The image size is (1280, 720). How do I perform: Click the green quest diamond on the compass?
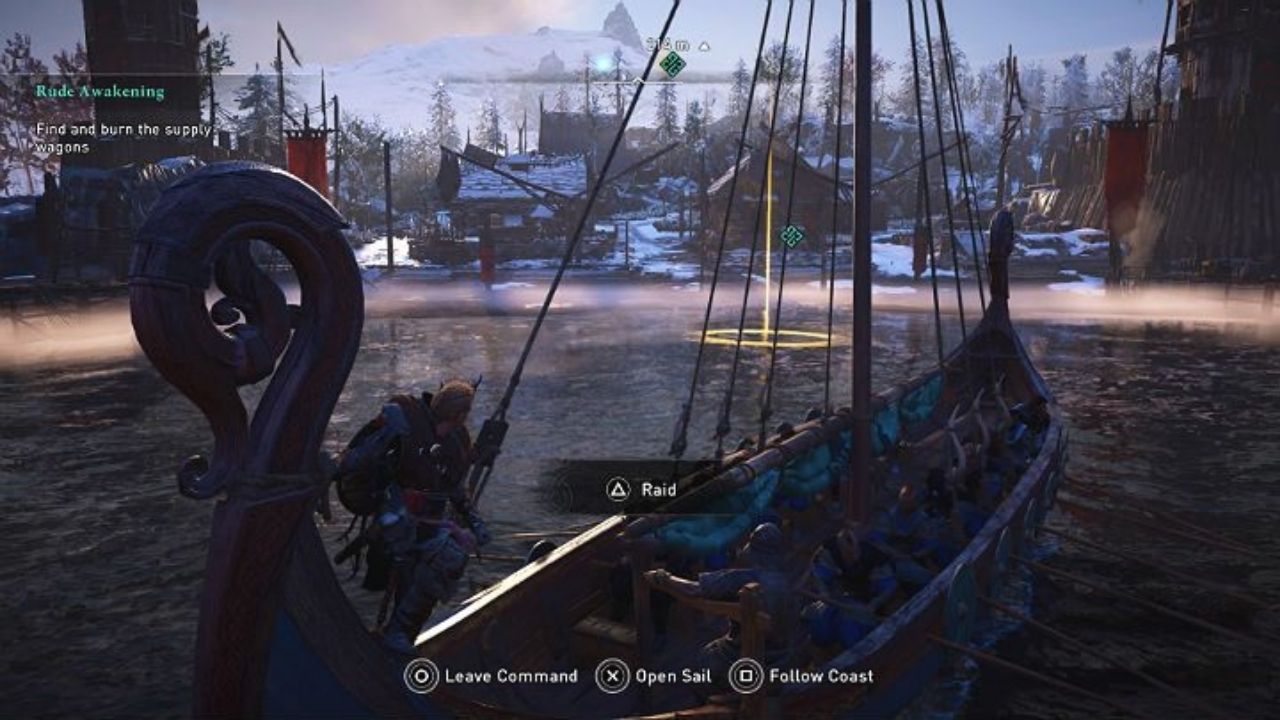(x=672, y=64)
